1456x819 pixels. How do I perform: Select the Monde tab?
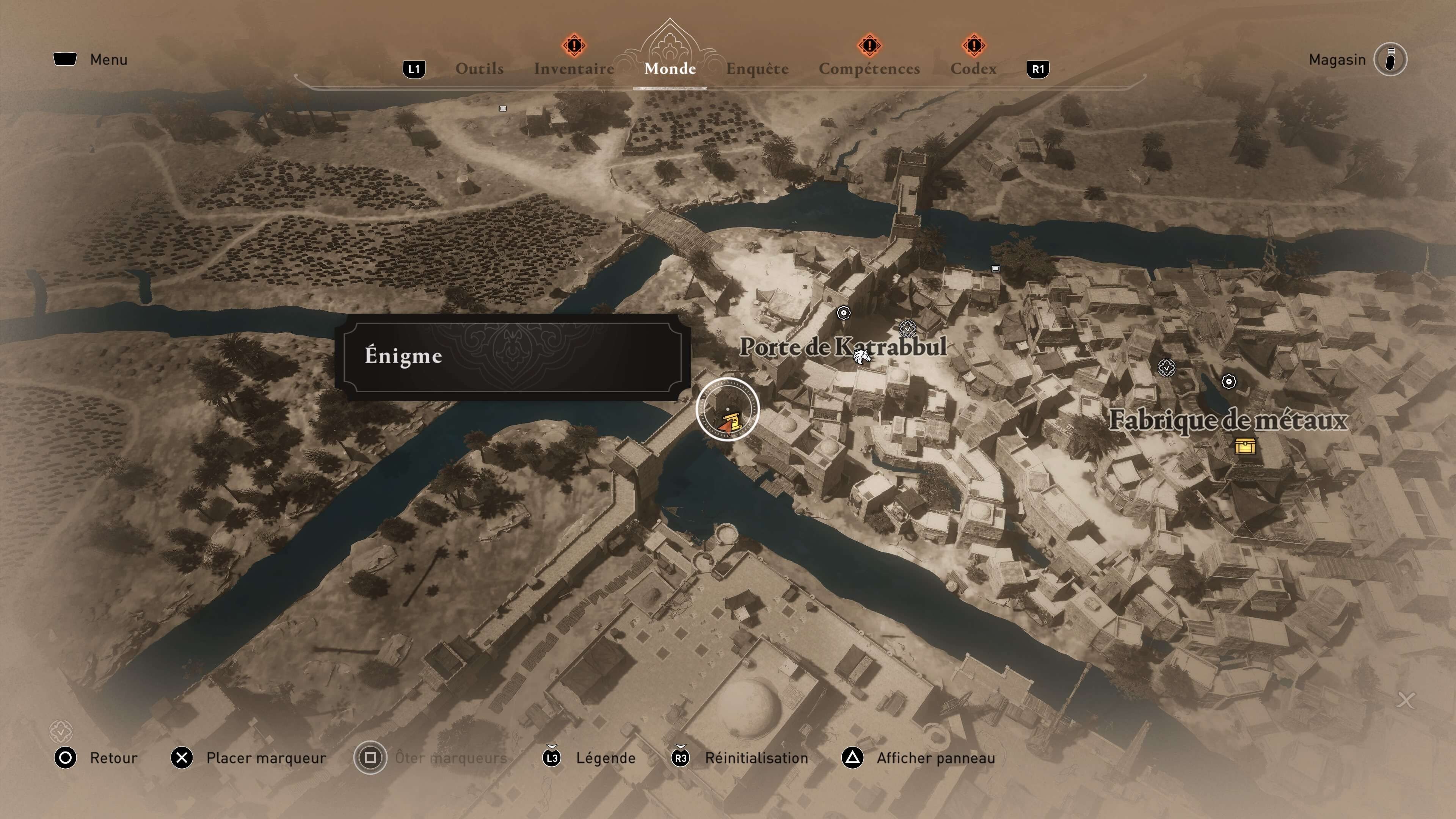pyautogui.click(x=670, y=69)
